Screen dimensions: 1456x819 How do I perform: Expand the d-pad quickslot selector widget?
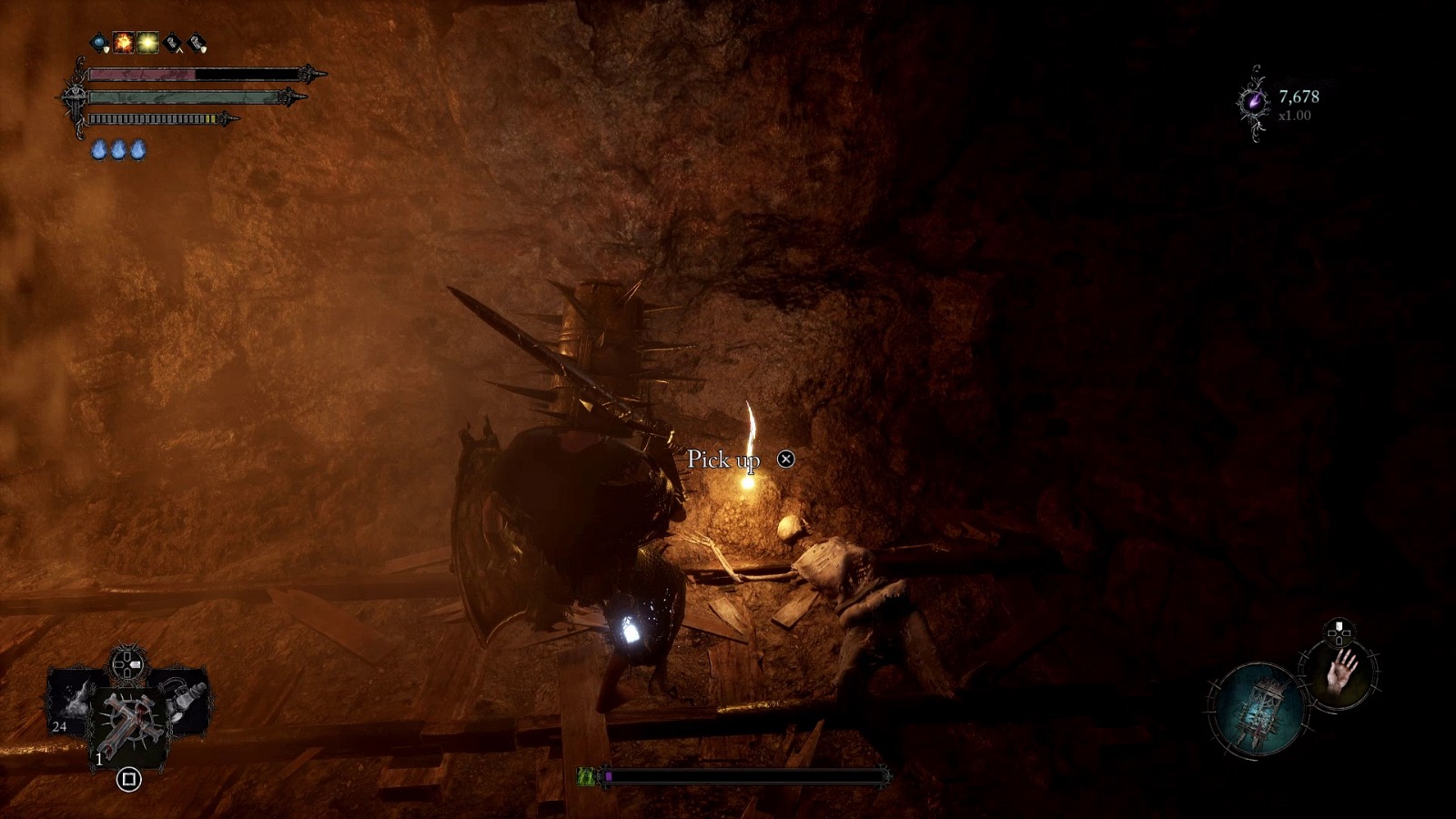126,662
